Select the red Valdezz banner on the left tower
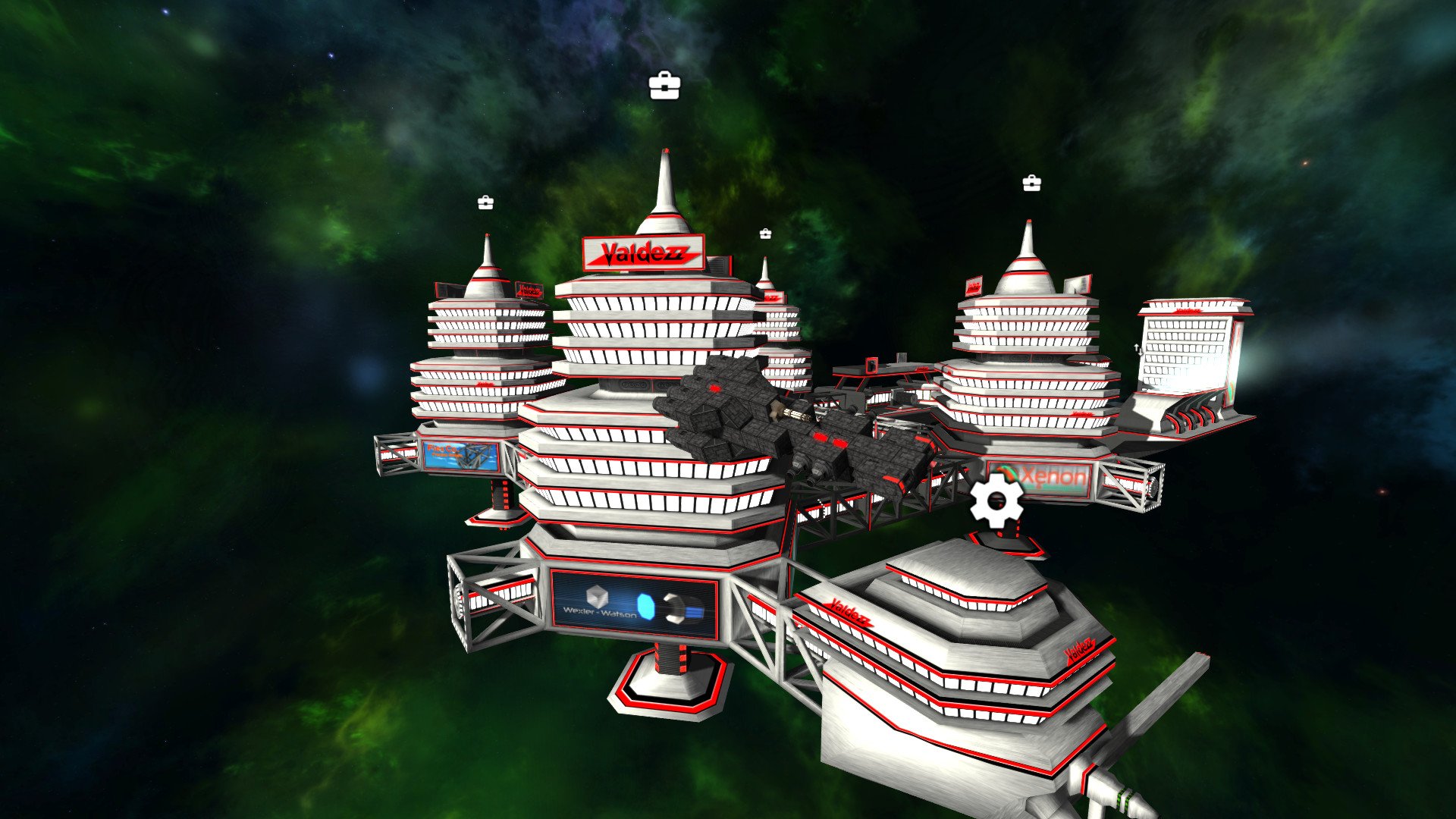Viewport: 1456px width, 819px height. (529, 290)
